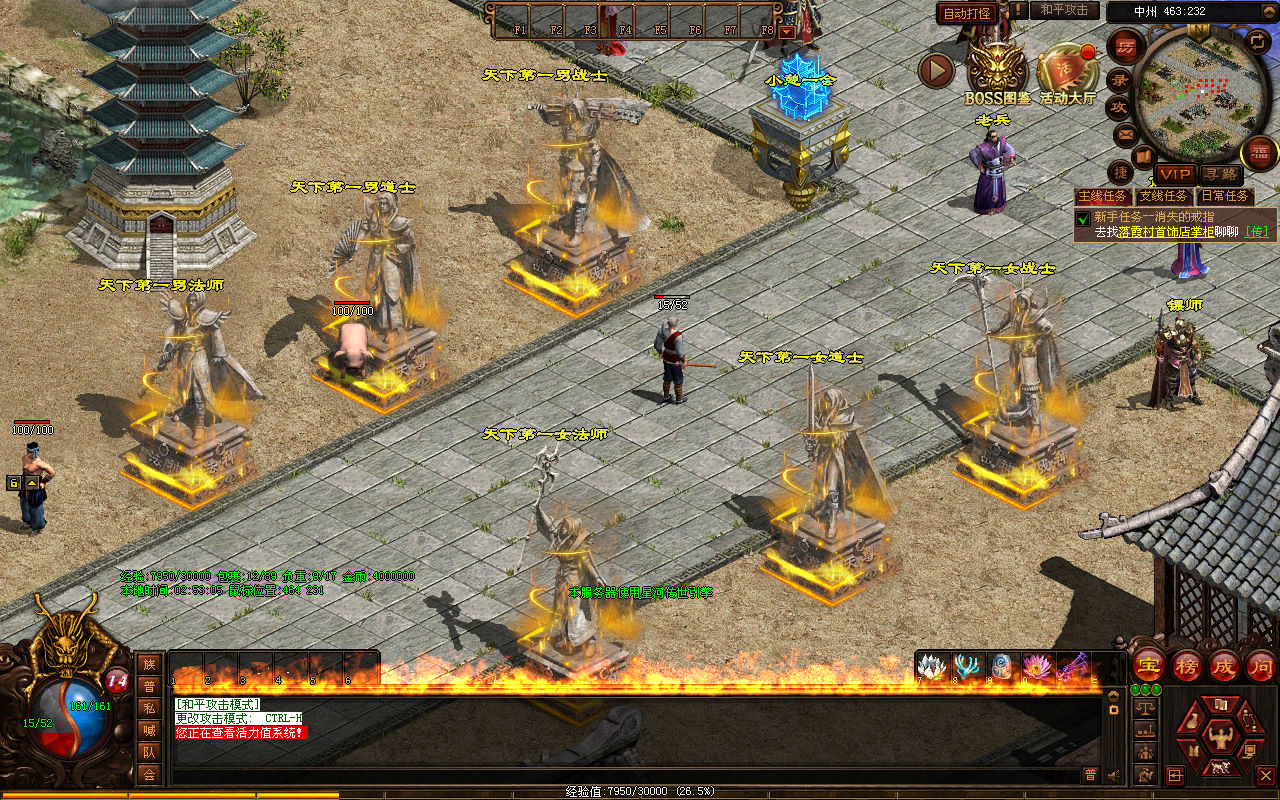
Task: Toggle the 自动打怪 auto-fight button
Action: tap(967, 13)
